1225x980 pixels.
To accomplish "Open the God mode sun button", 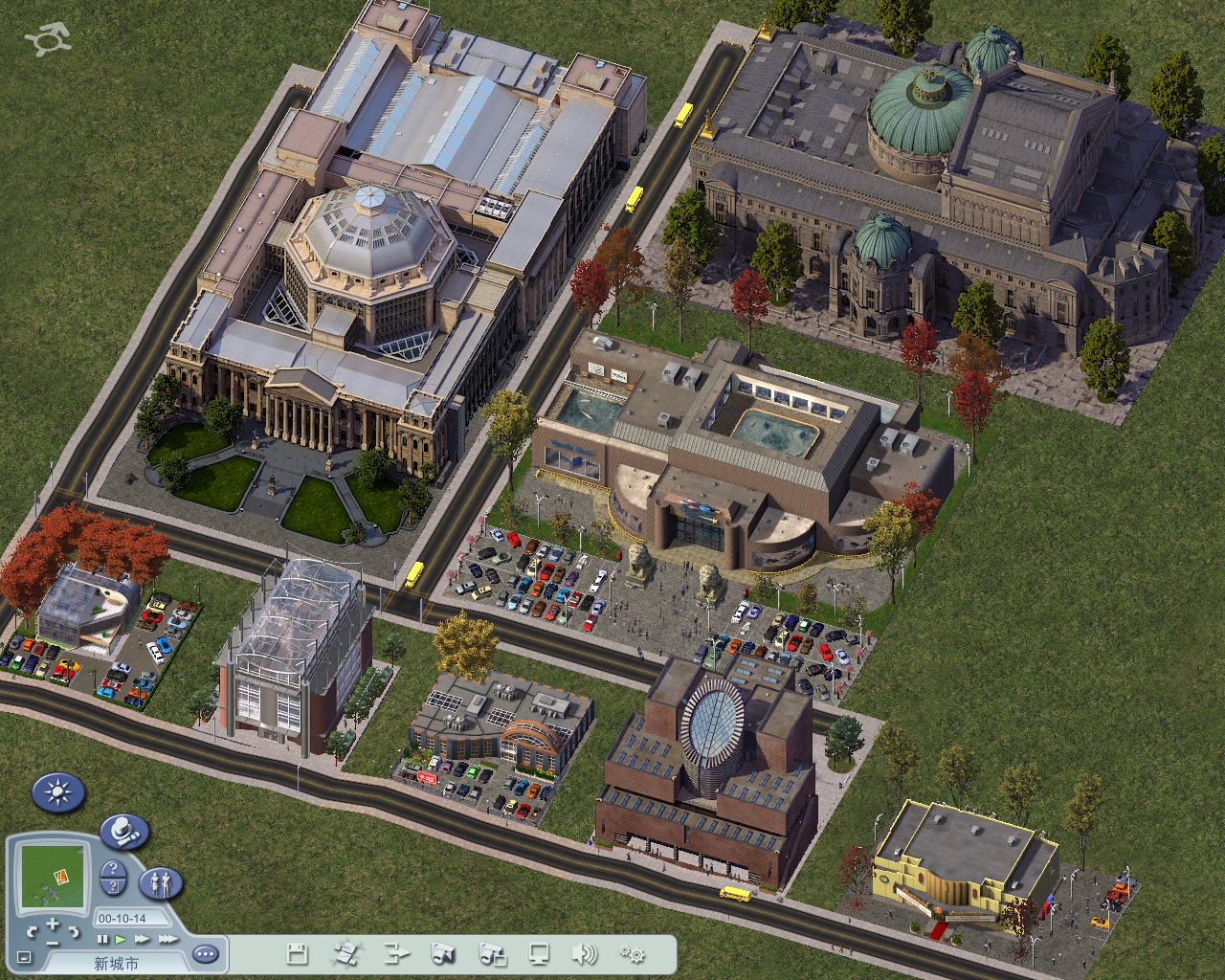I will pos(58,792).
